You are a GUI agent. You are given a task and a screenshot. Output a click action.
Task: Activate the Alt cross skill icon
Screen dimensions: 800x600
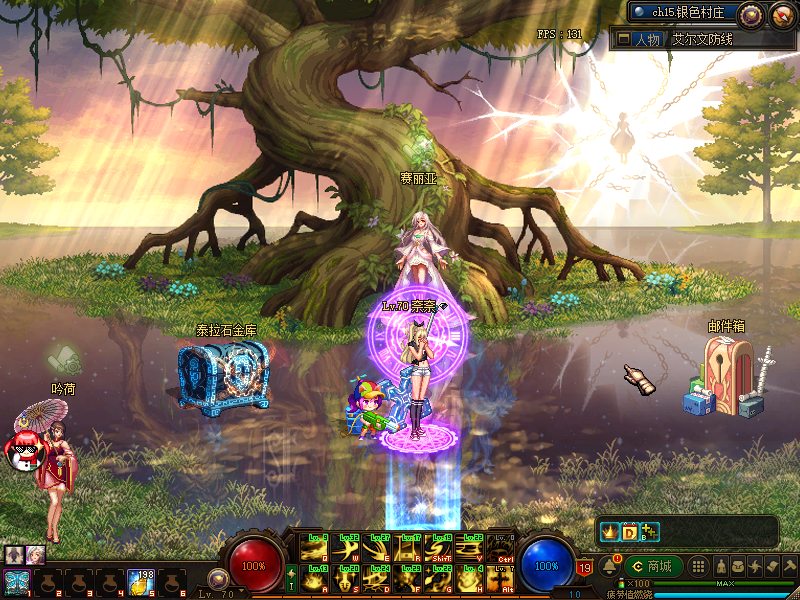tap(500, 578)
